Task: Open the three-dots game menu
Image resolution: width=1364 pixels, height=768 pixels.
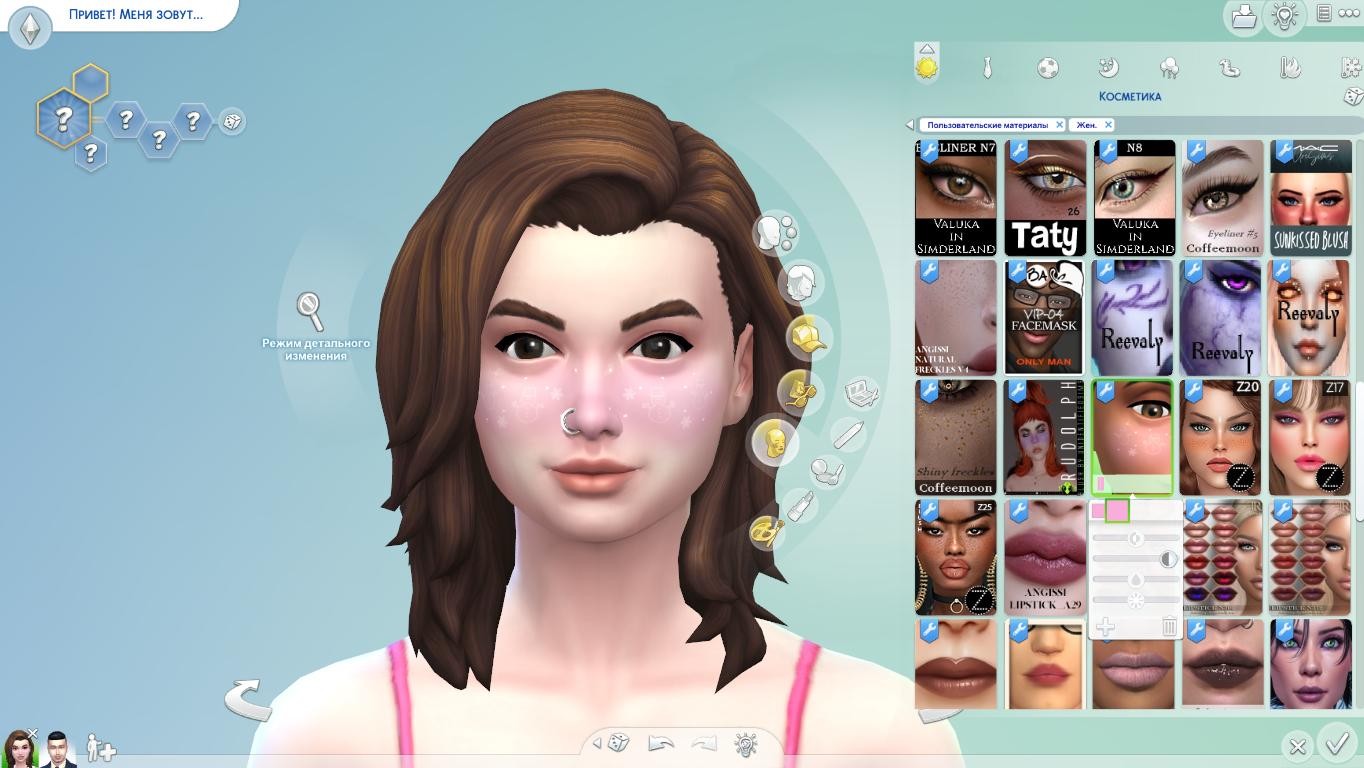Action: (x=1349, y=14)
